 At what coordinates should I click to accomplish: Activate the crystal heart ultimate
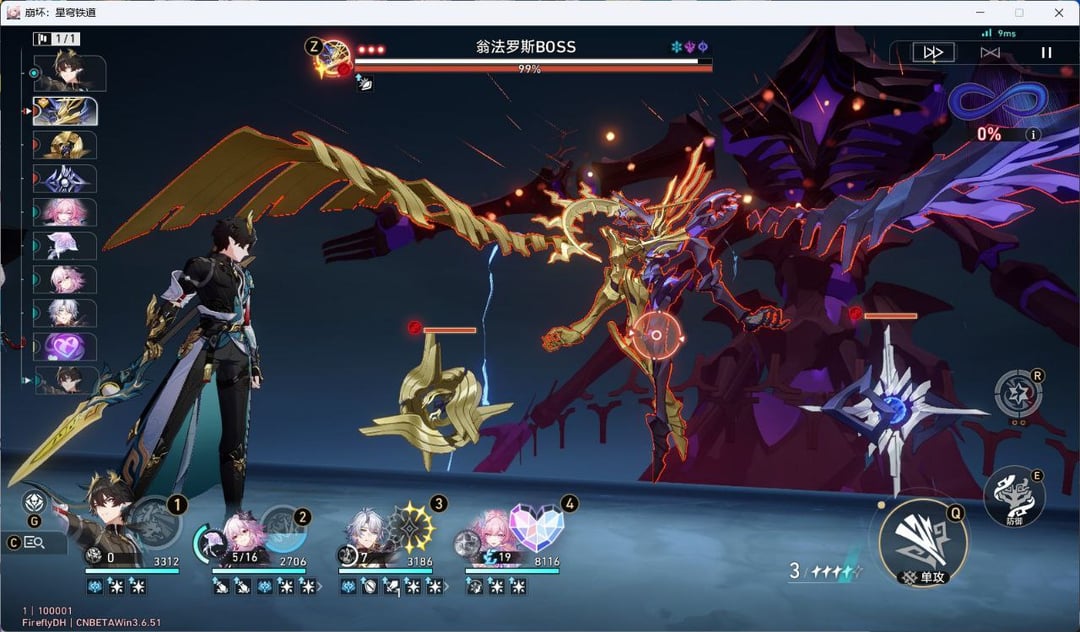(537, 525)
